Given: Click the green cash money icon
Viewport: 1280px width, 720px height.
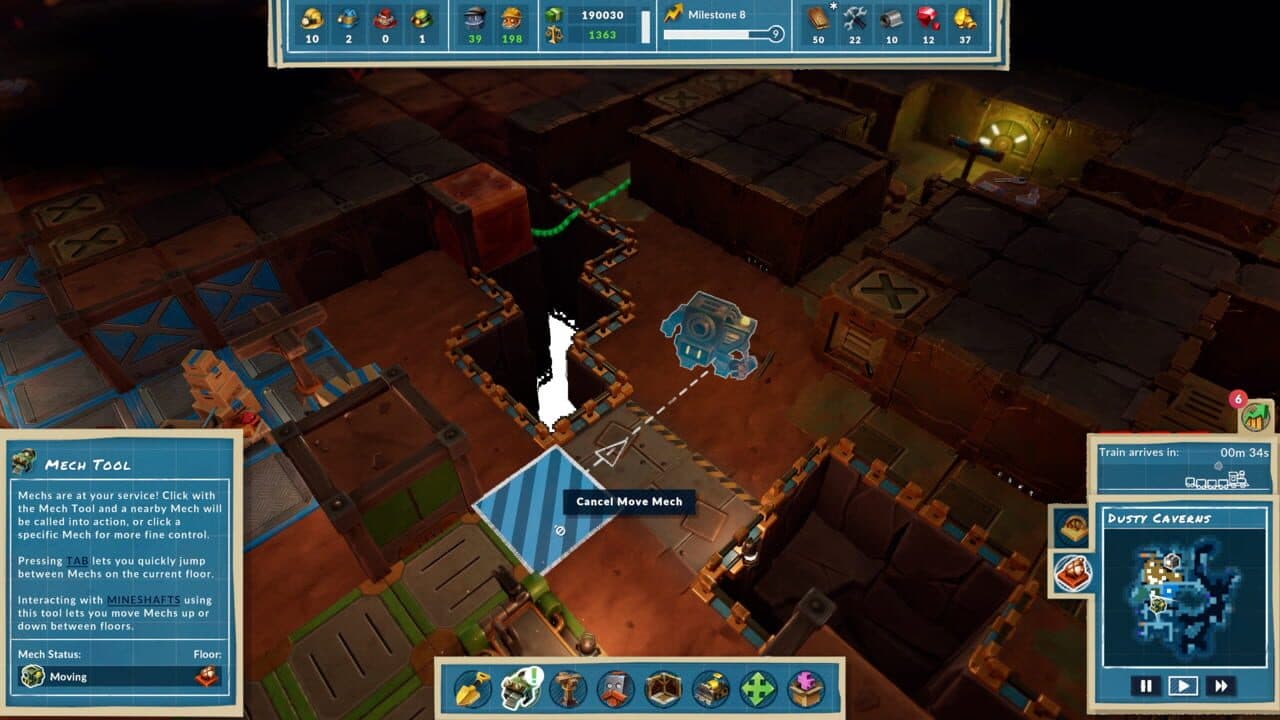Looking at the screenshot, I should pyautogui.click(x=553, y=16).
